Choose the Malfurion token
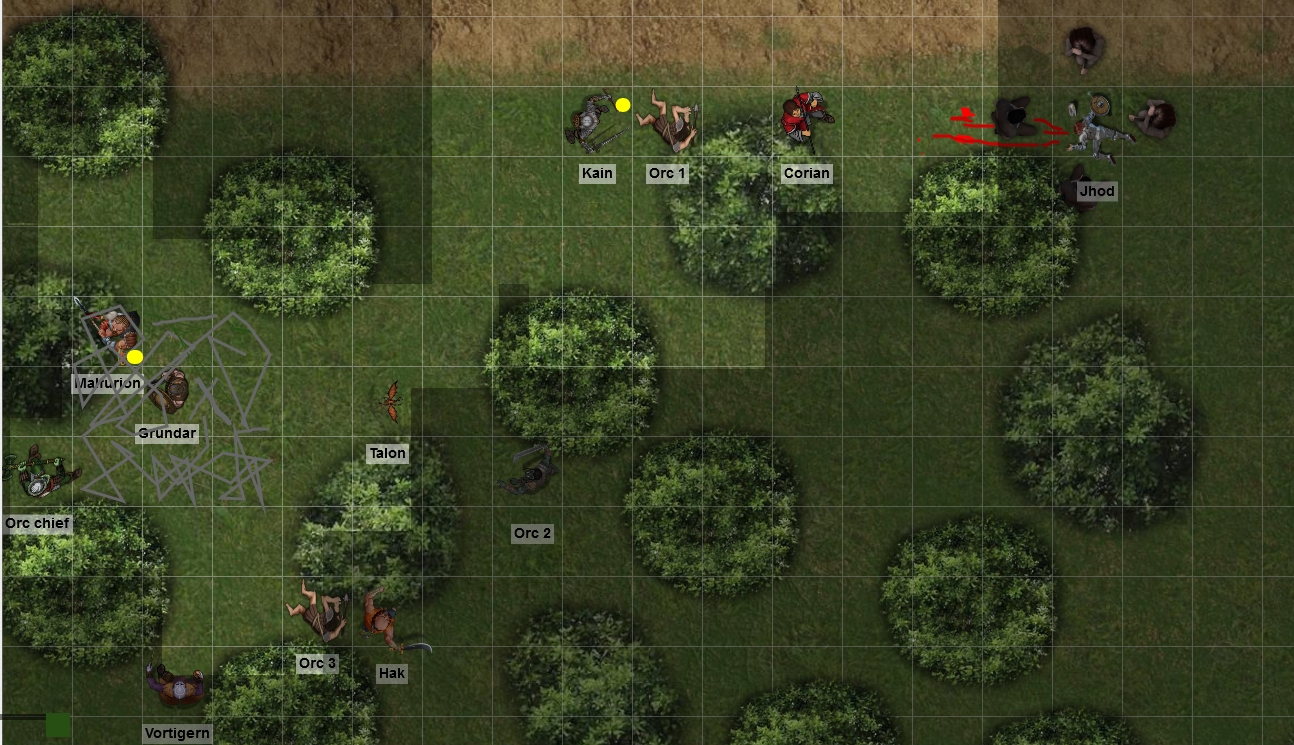 tap(112, 334)
